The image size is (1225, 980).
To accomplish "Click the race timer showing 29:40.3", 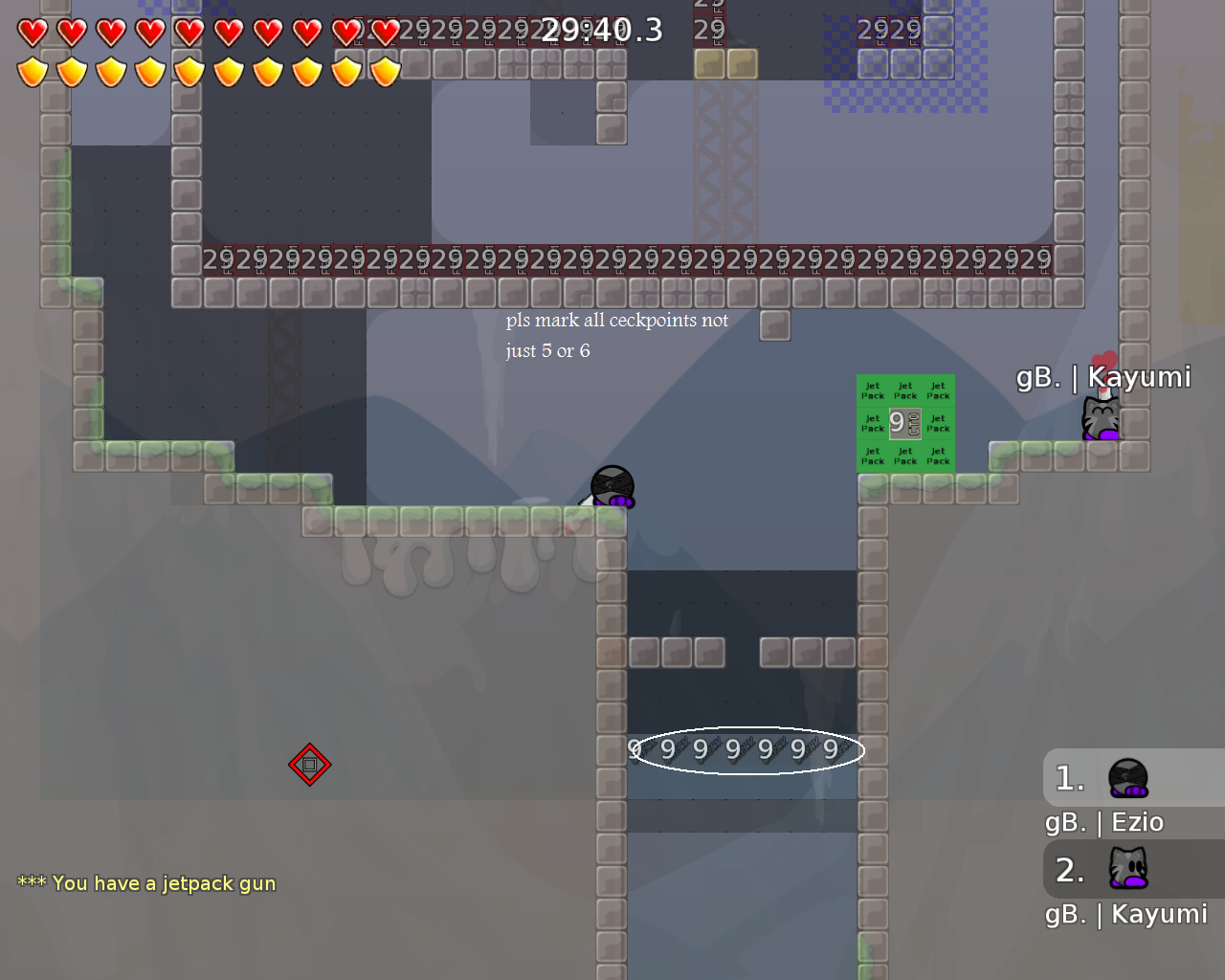I will tap(600, 30).
